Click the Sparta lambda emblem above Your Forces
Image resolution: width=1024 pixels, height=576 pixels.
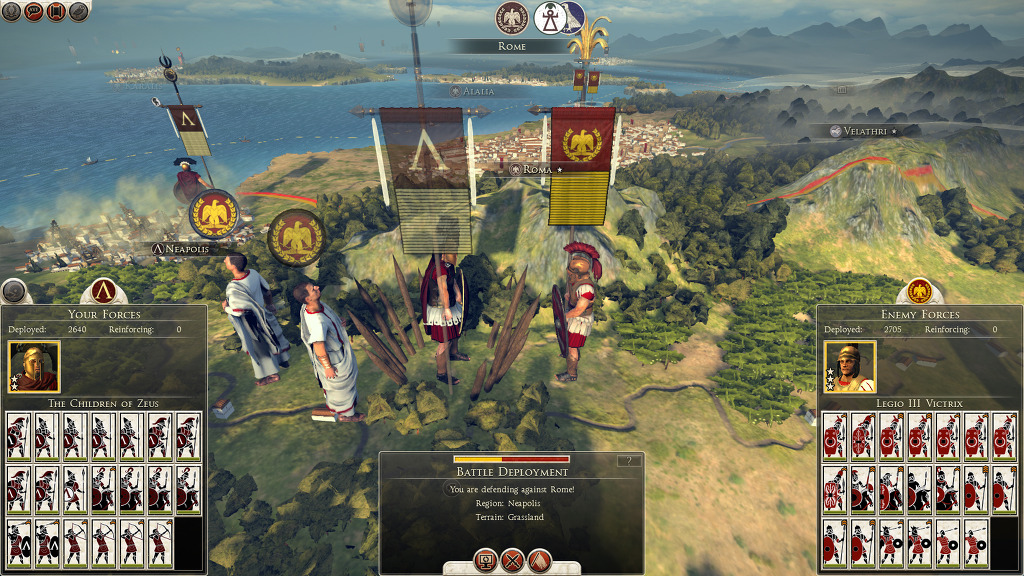pos(102,291)
